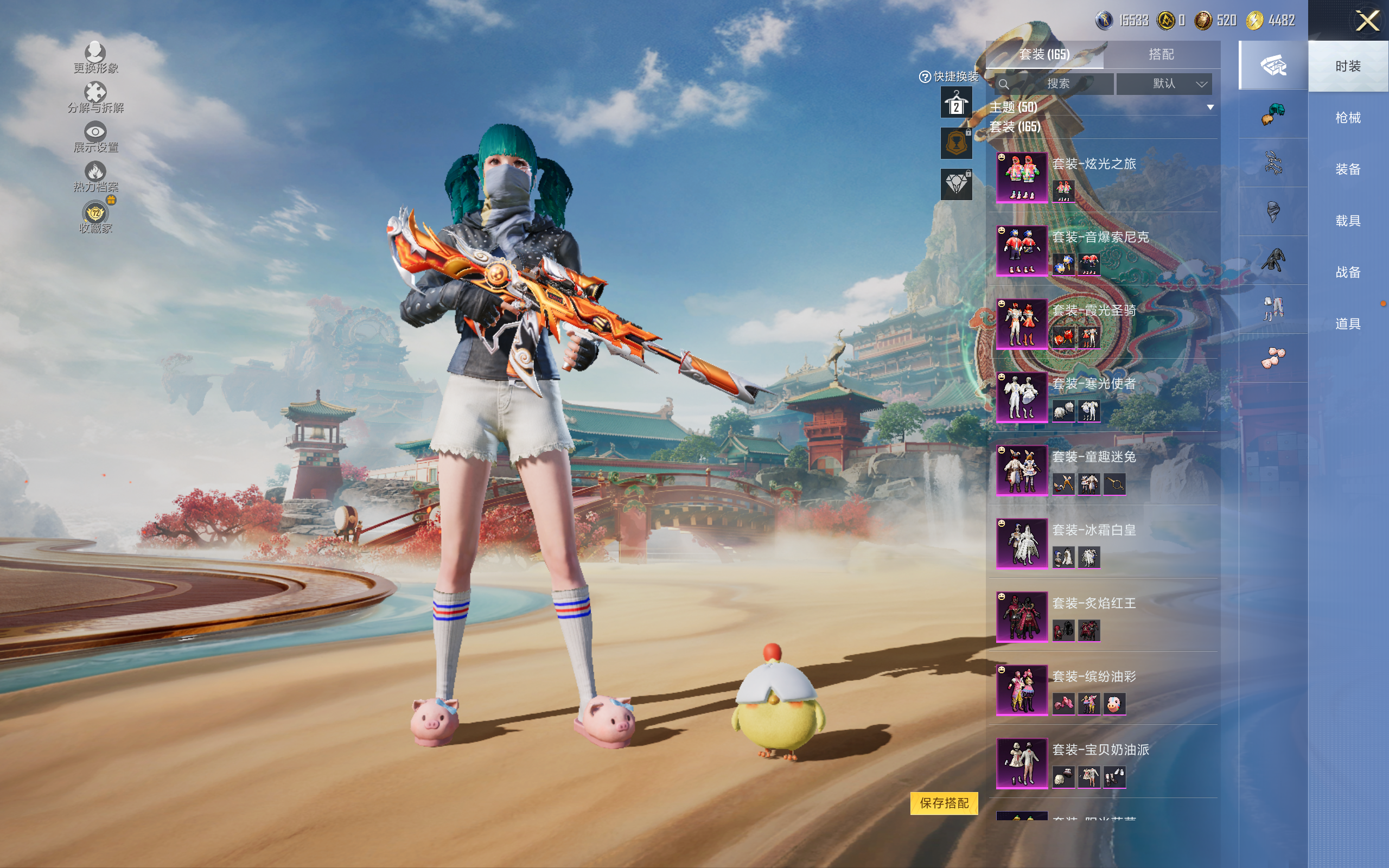The image size is (1389, 868).
Task: Open 展示设置 display settings
Action: [x=95, y=137]
